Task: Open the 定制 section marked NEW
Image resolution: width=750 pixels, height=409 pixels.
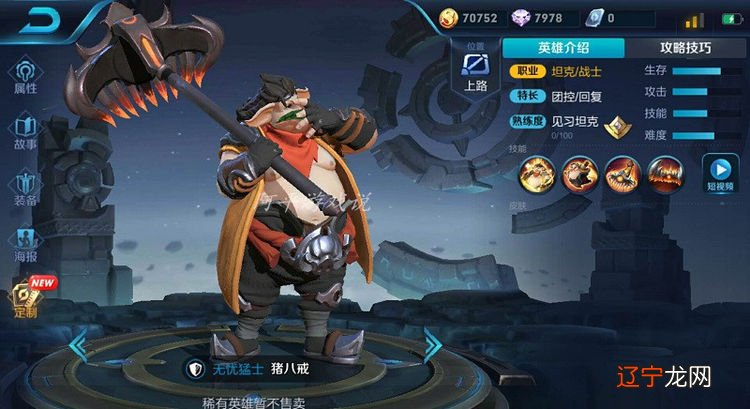Action: point(25,297)
